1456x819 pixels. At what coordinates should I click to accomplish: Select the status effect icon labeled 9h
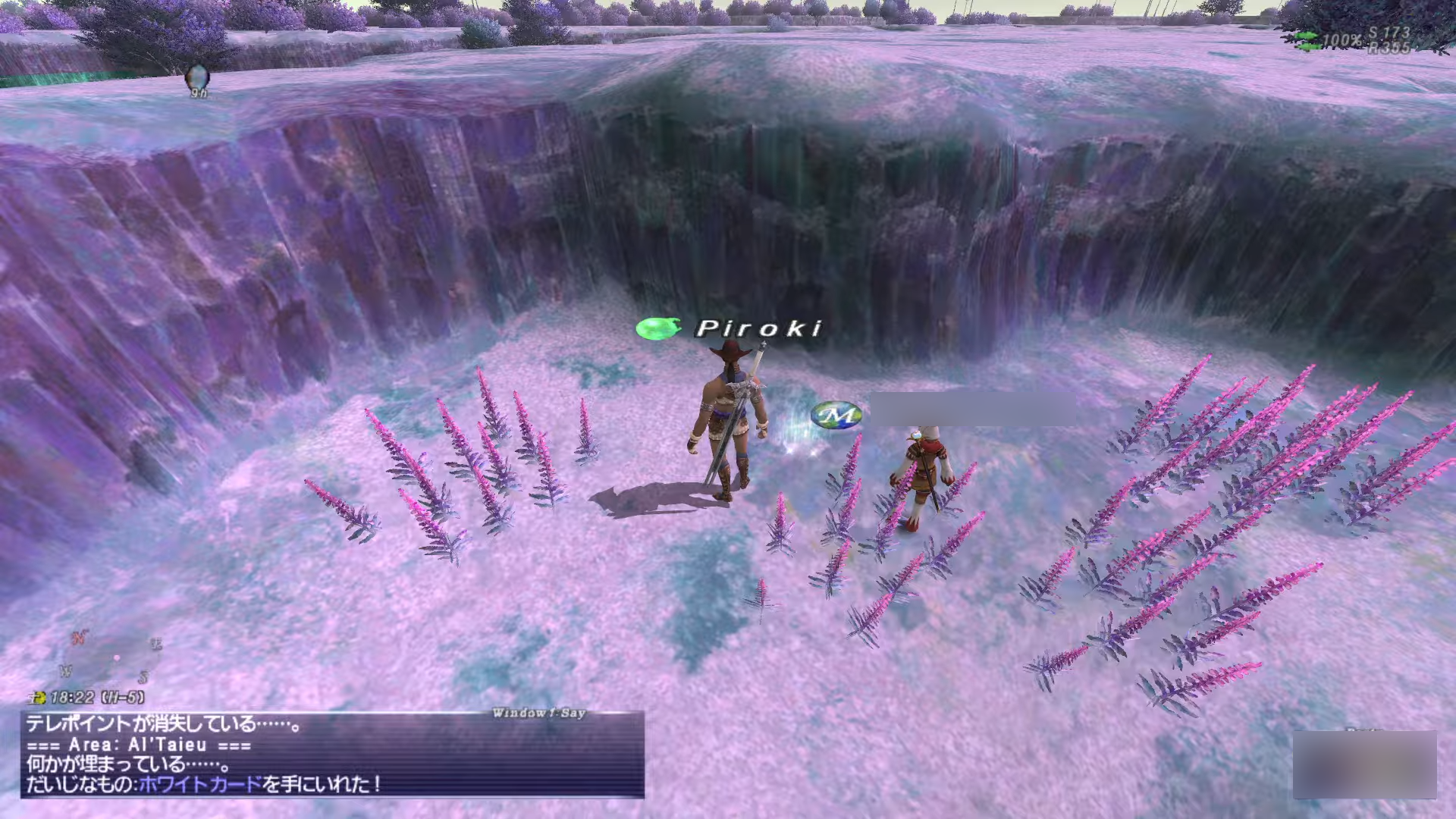click(x=197, y=78)
